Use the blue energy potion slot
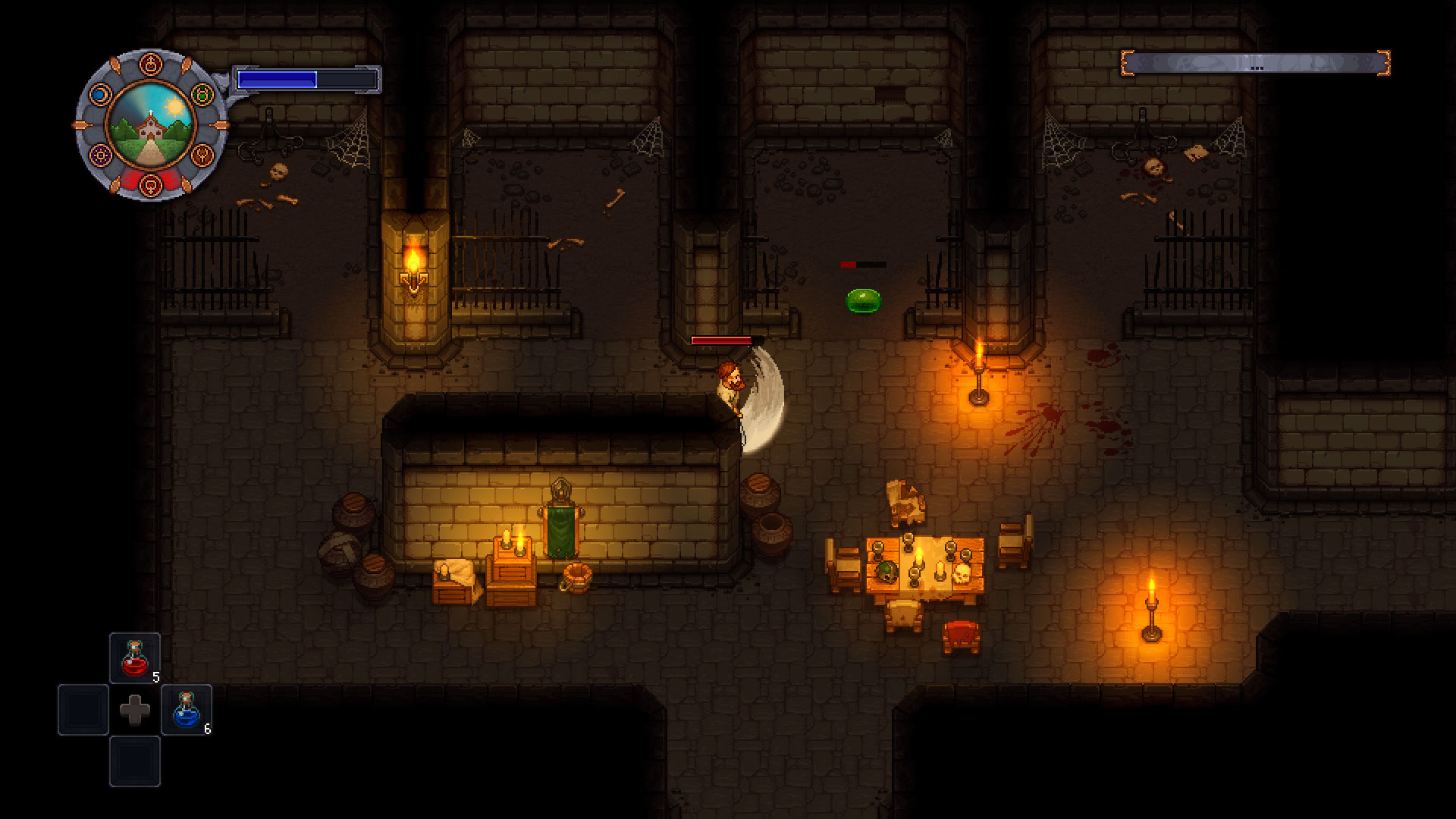Screen dimensions: 1456x819 click(x=187, y=710)
